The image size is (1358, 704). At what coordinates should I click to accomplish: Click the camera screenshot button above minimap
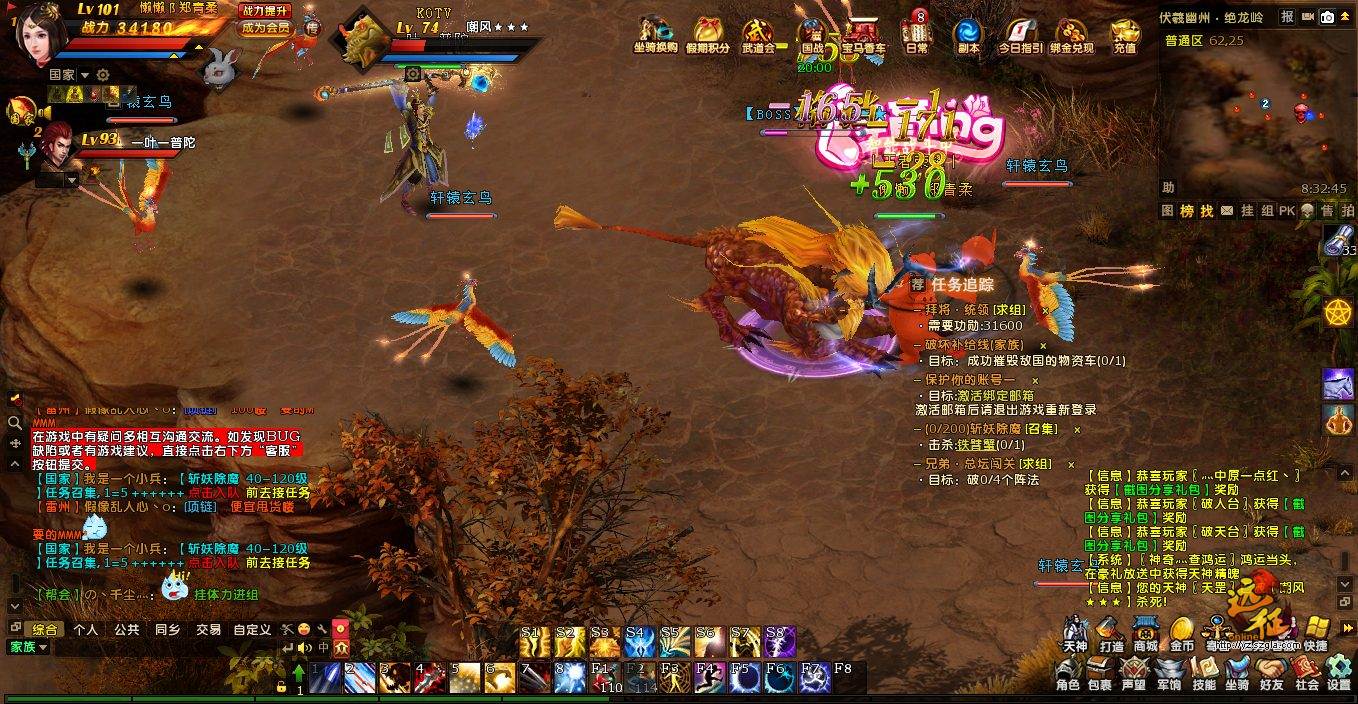click(x=1327, y=17)
